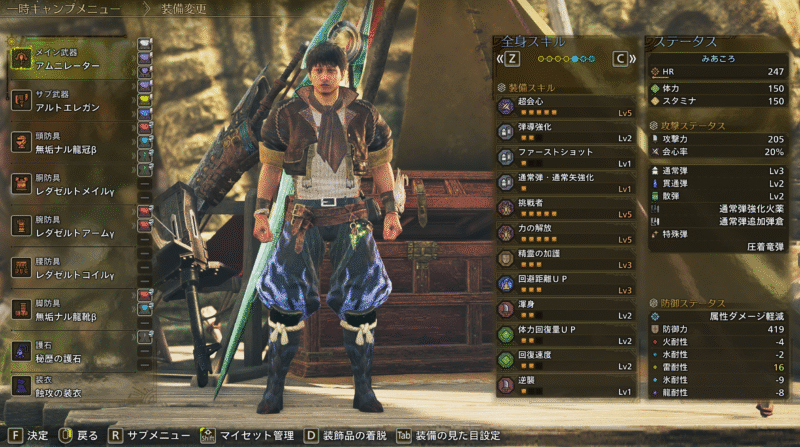
Task: Click the ファーストショット skill entry
Action: tap(565, 156)
